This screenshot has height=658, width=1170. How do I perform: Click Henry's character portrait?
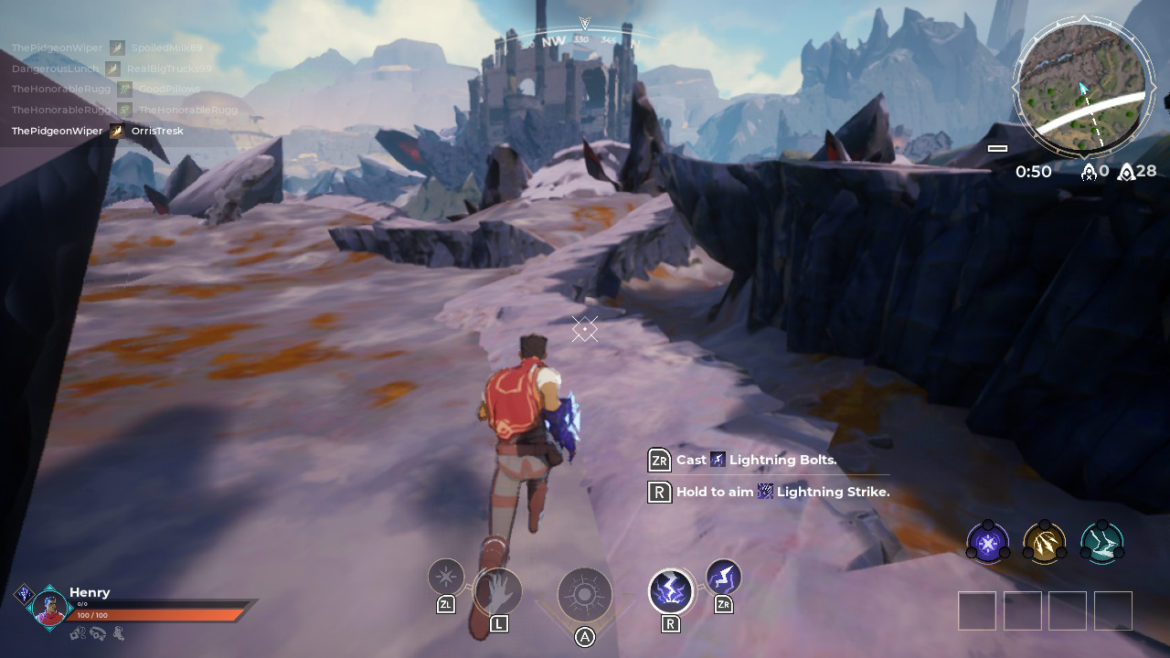click(x=50, y=607)
